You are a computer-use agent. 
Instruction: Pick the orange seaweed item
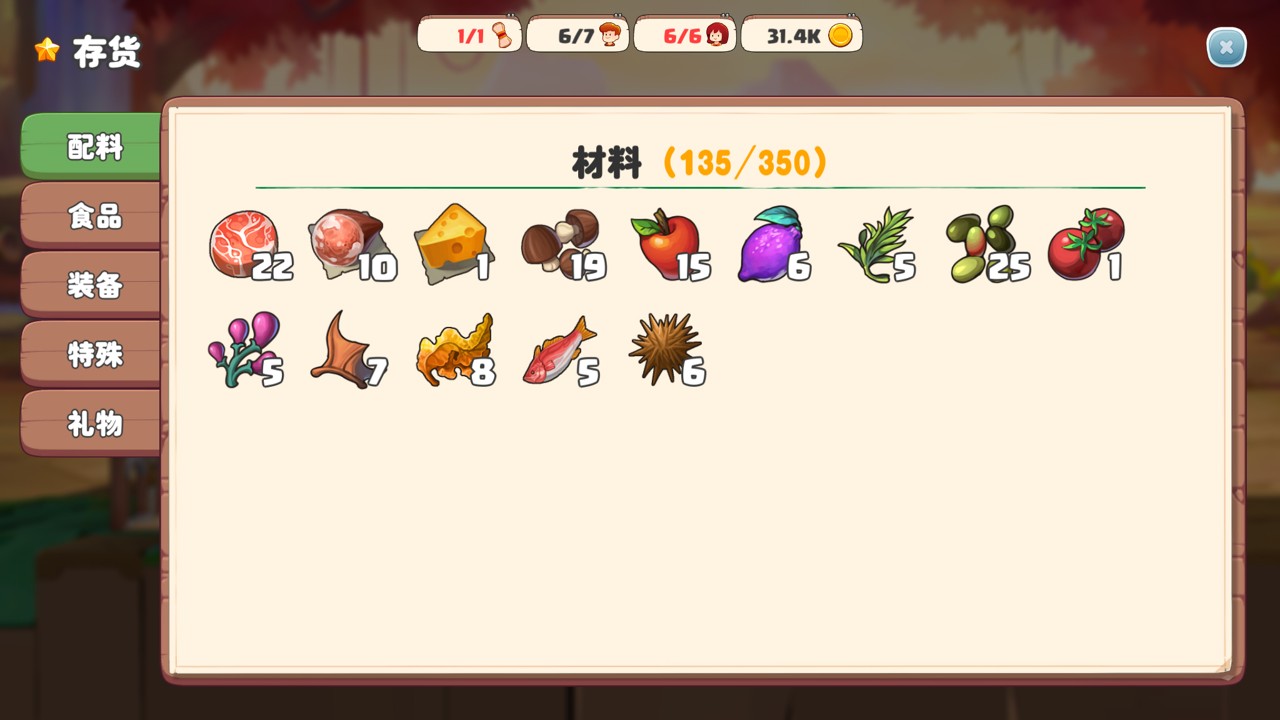coord(453,350)
